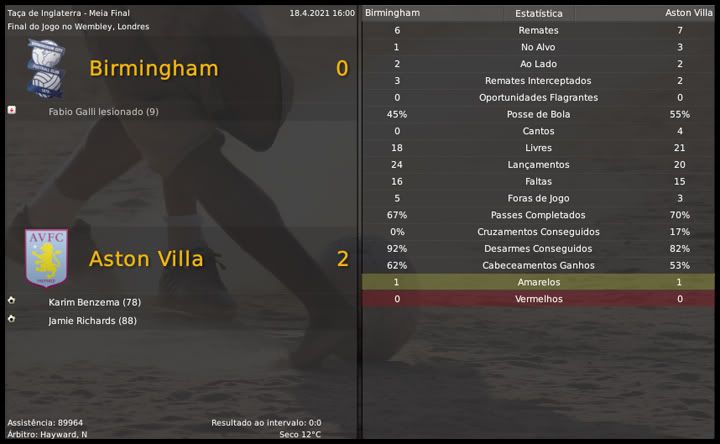
Task: Open the Estatística column header
Action: coord(538,14)
